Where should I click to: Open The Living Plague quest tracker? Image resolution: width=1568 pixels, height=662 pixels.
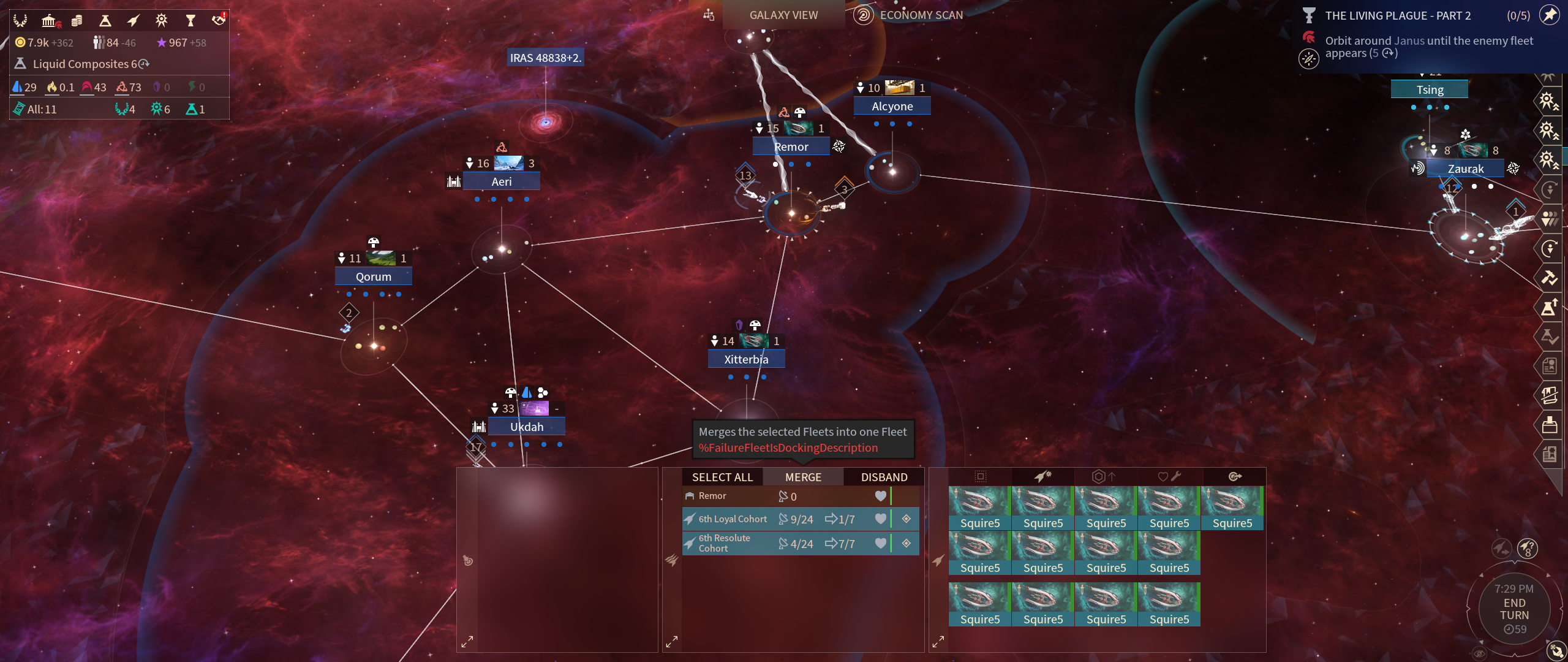click(x=1398, y=16)
